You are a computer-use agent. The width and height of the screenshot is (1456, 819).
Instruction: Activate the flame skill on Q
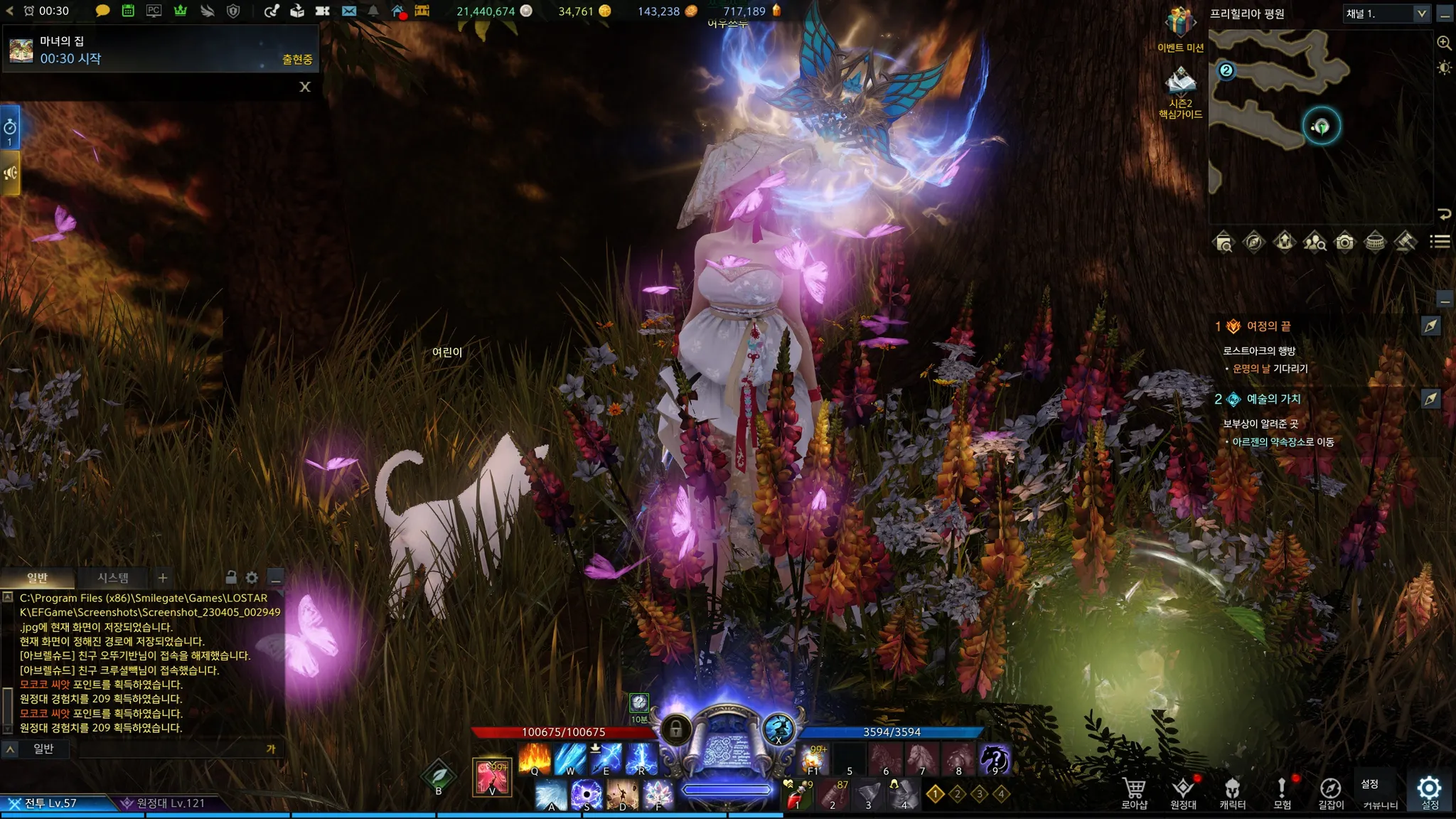(x=535, y=759)
